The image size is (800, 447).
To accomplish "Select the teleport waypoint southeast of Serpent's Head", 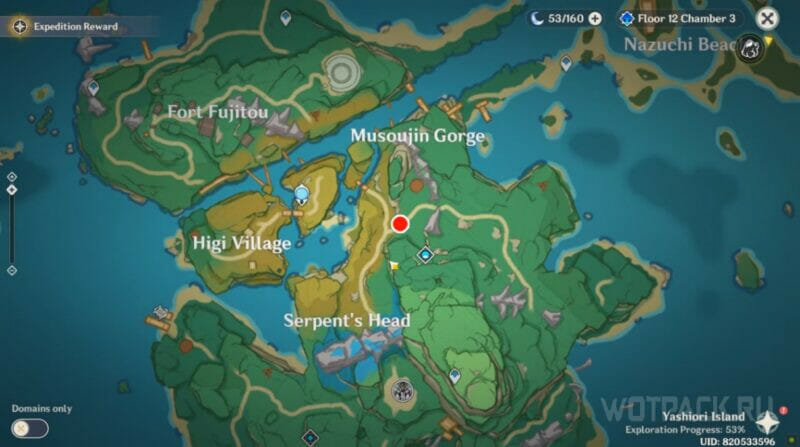I will [455, 376].
